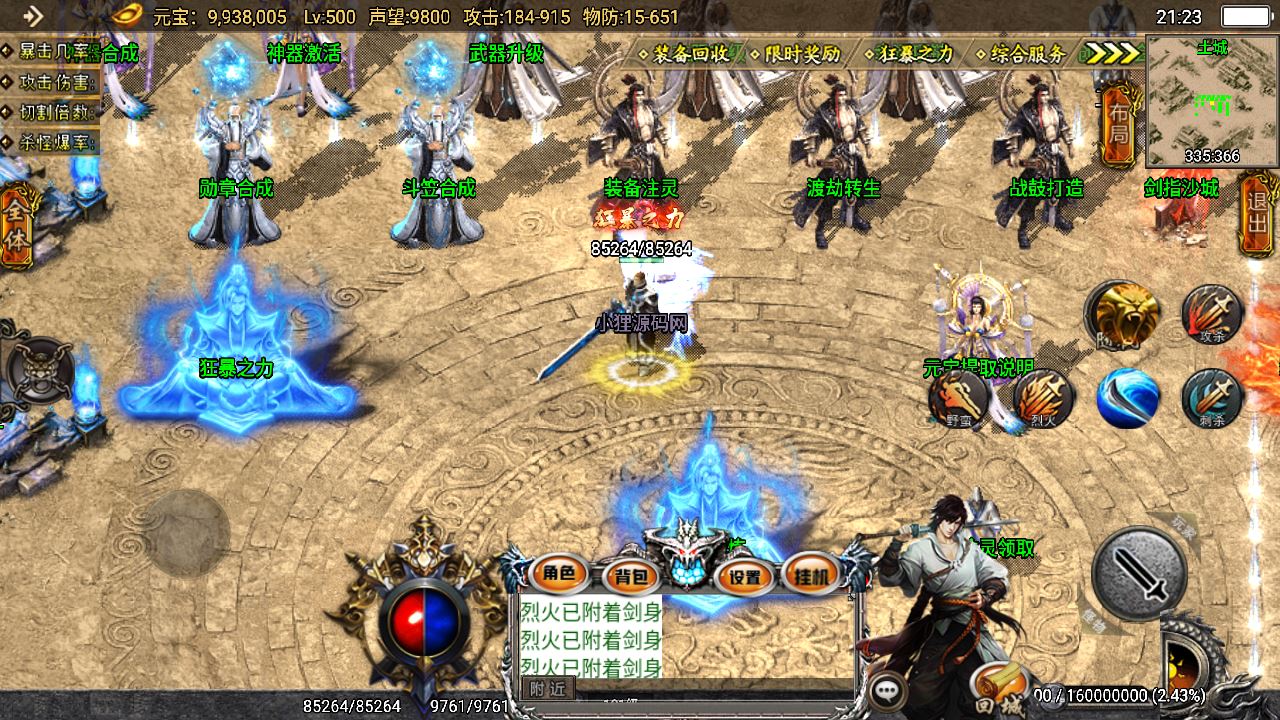
Task: Select the 附近 nearby chat tab
Action: click(x=547, y=688)
